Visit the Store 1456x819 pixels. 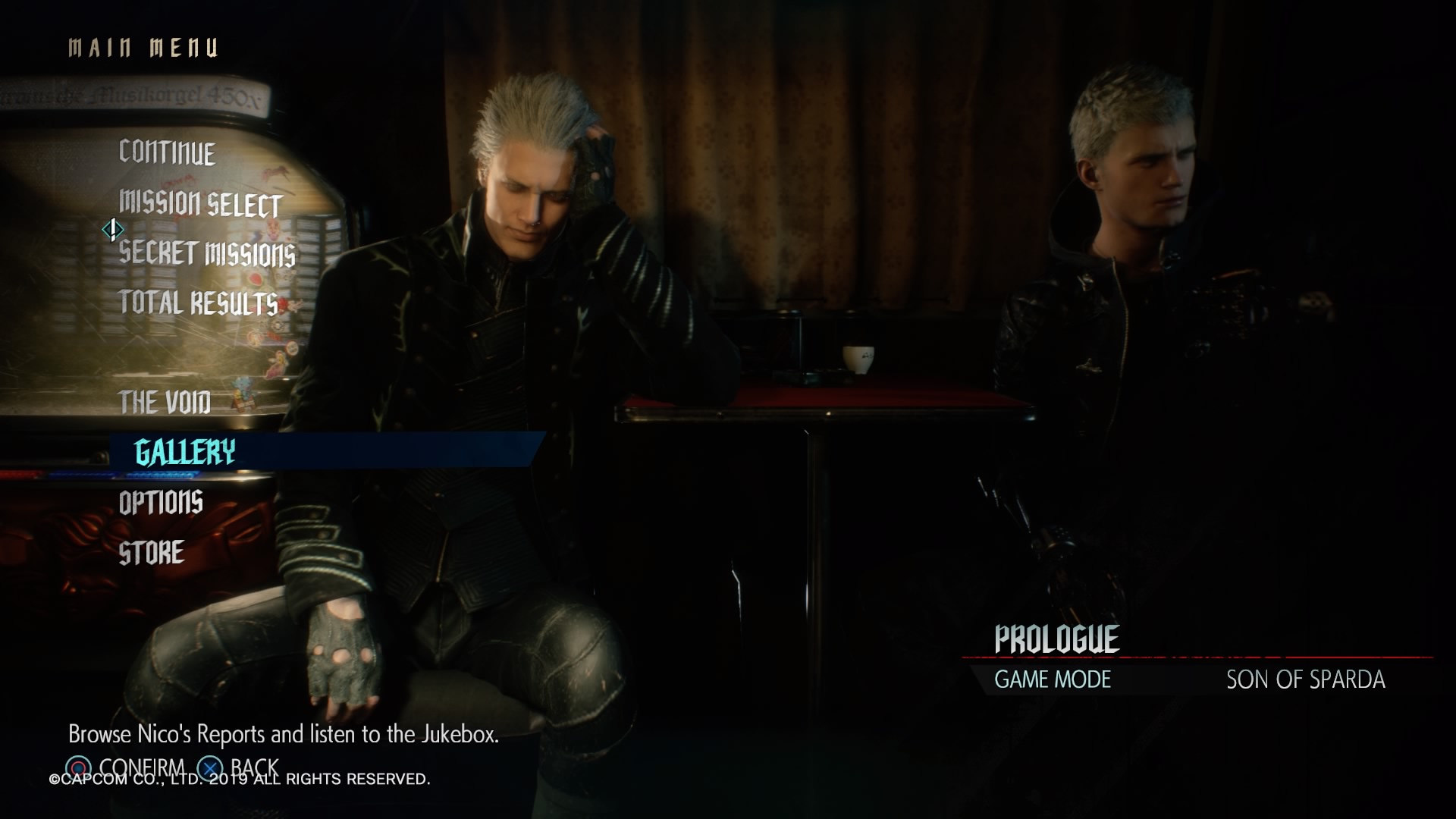[152, 552]
